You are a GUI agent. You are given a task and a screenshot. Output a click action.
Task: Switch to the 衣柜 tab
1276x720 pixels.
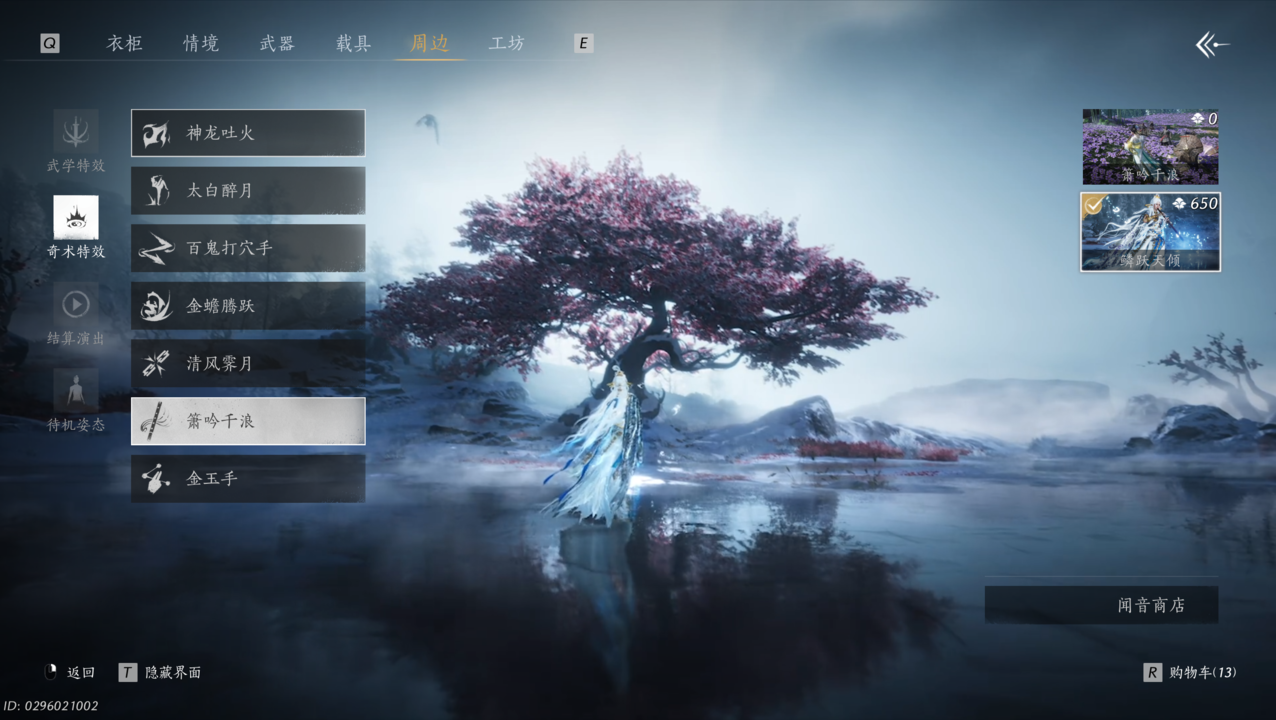tap(125, 43)
